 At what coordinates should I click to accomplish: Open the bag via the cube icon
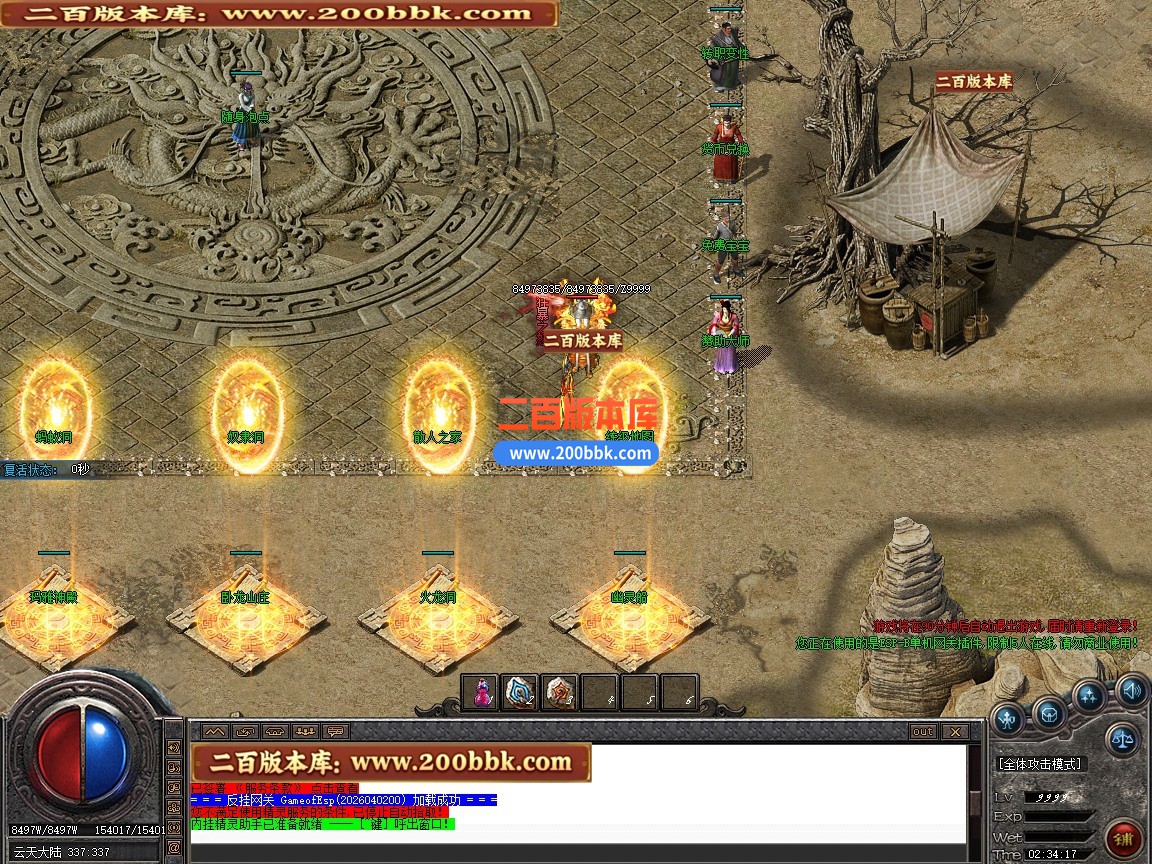point(1049,714)
